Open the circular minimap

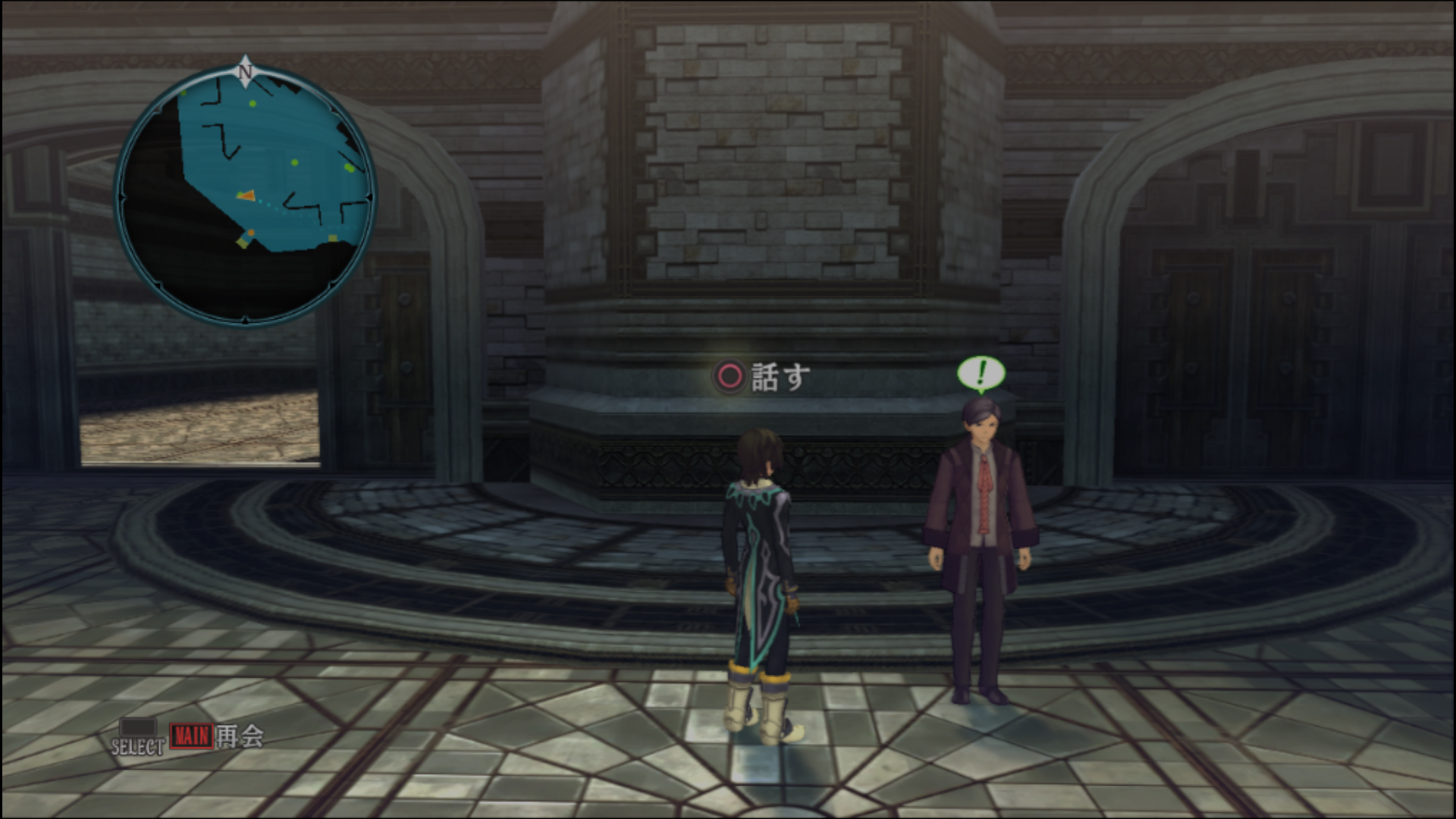point(245,196)
